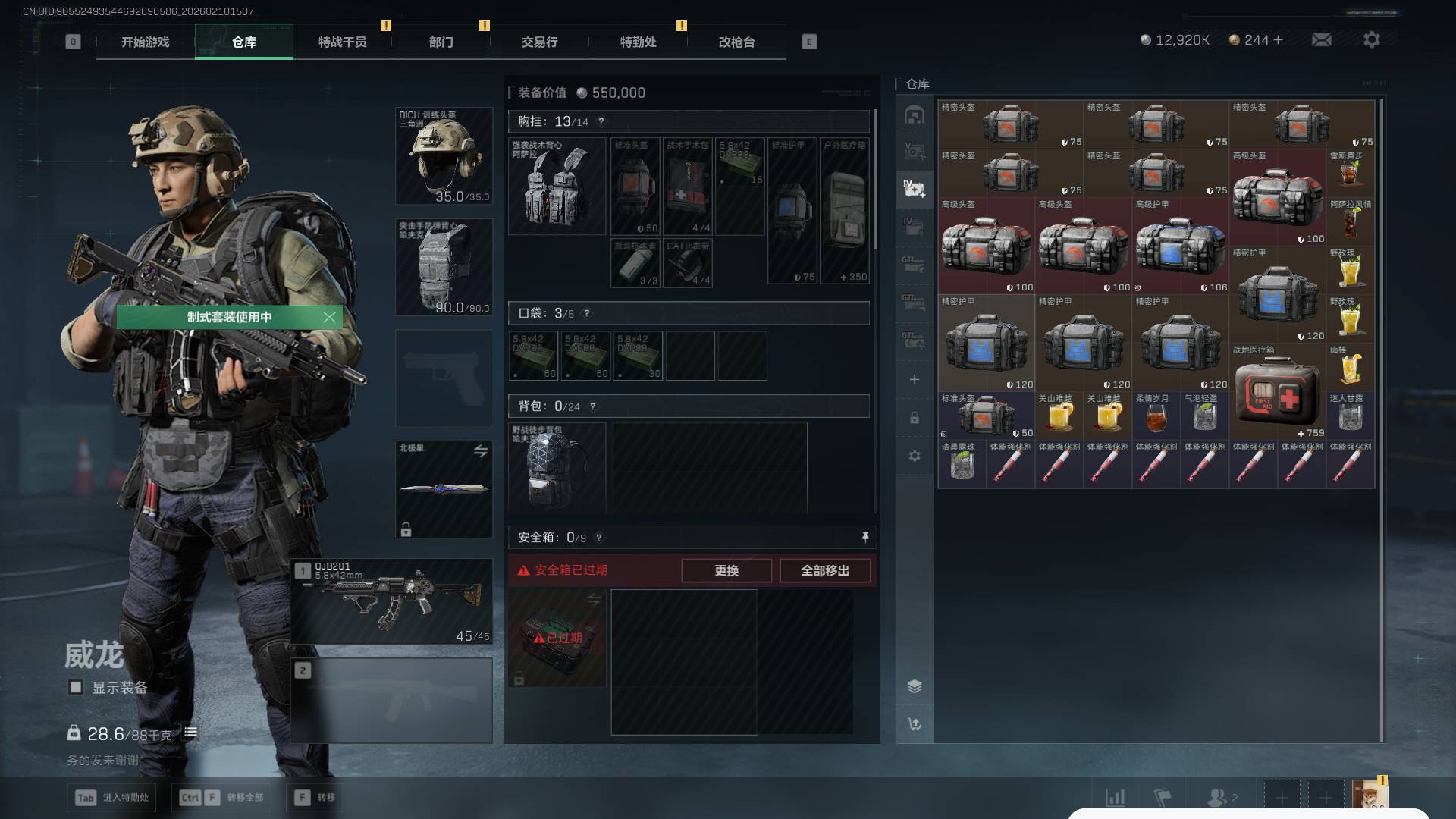The height and width of the screenshot is (819, 1456).
Task: Click the 更换 safe box button
Action: (x=726, y=570)
